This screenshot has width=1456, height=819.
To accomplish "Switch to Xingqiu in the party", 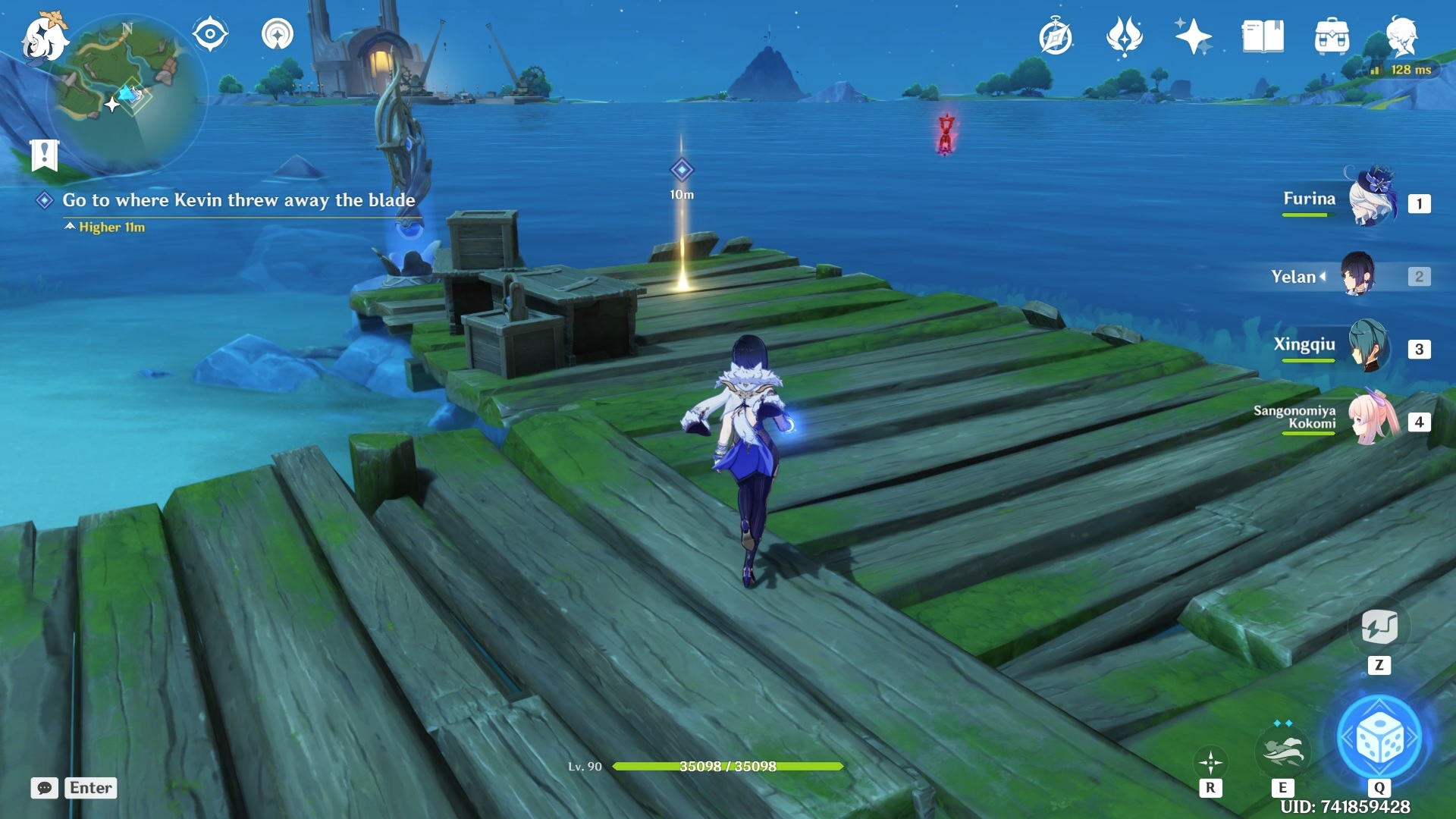I will [x=1370, y=347].
